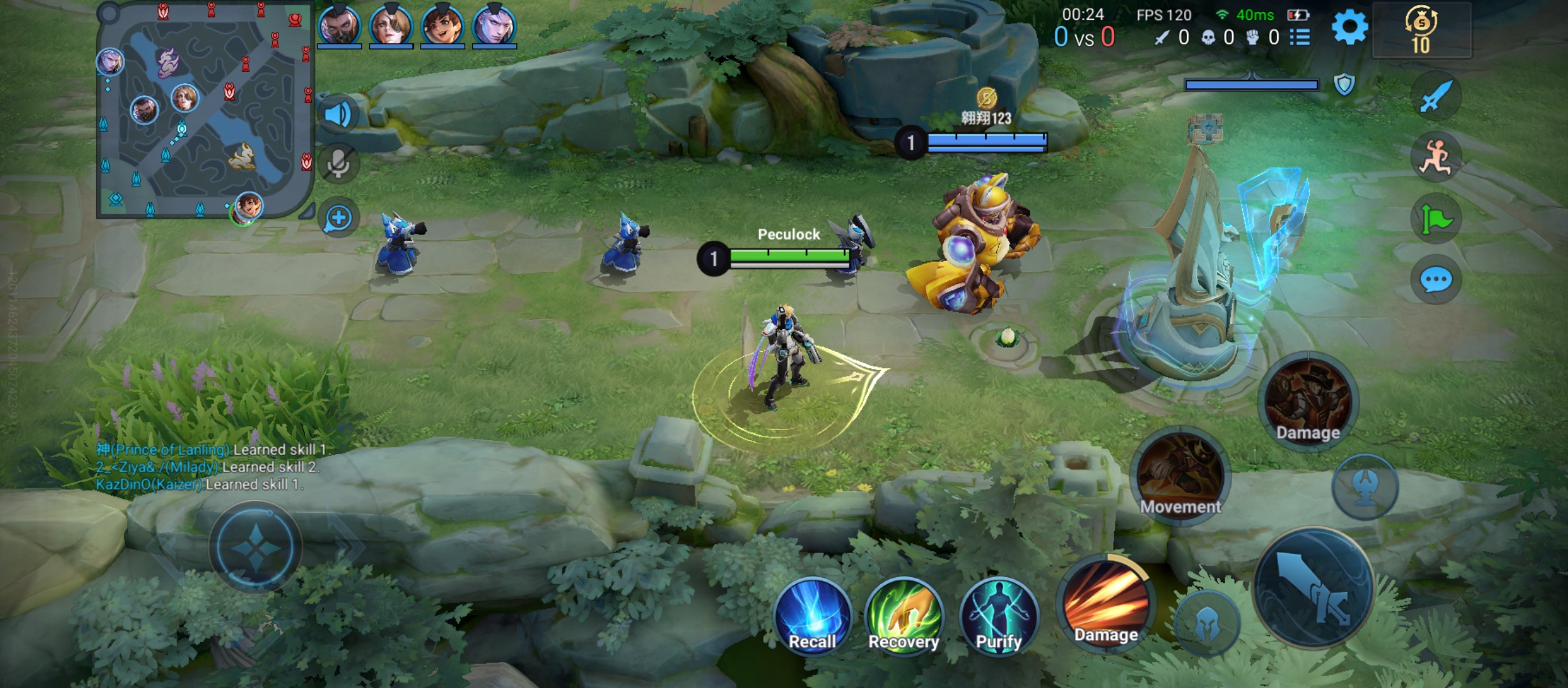Activate the Recovery heal spell

coord(903,616)
